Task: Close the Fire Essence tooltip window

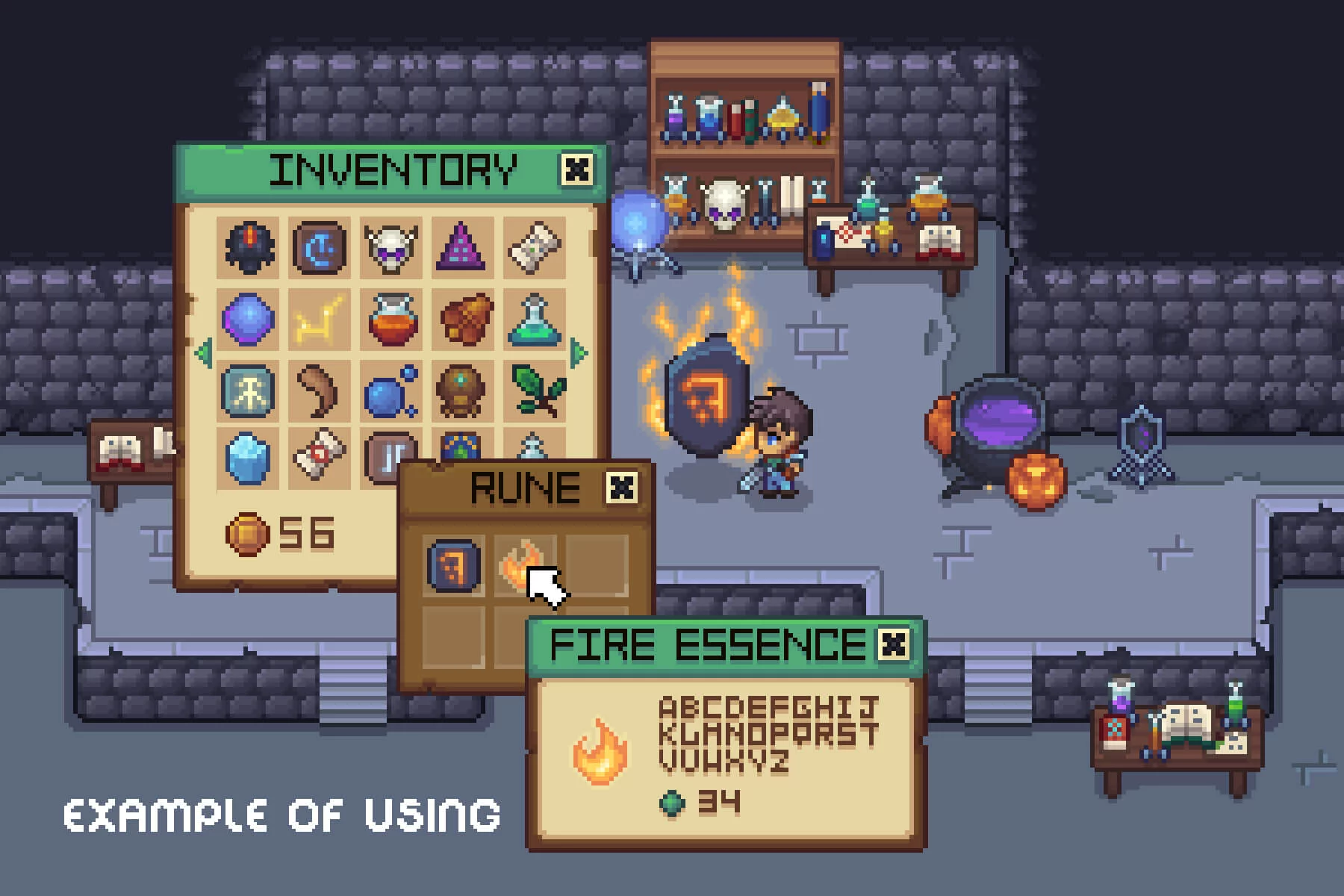Action: click(x=893, y=644)
